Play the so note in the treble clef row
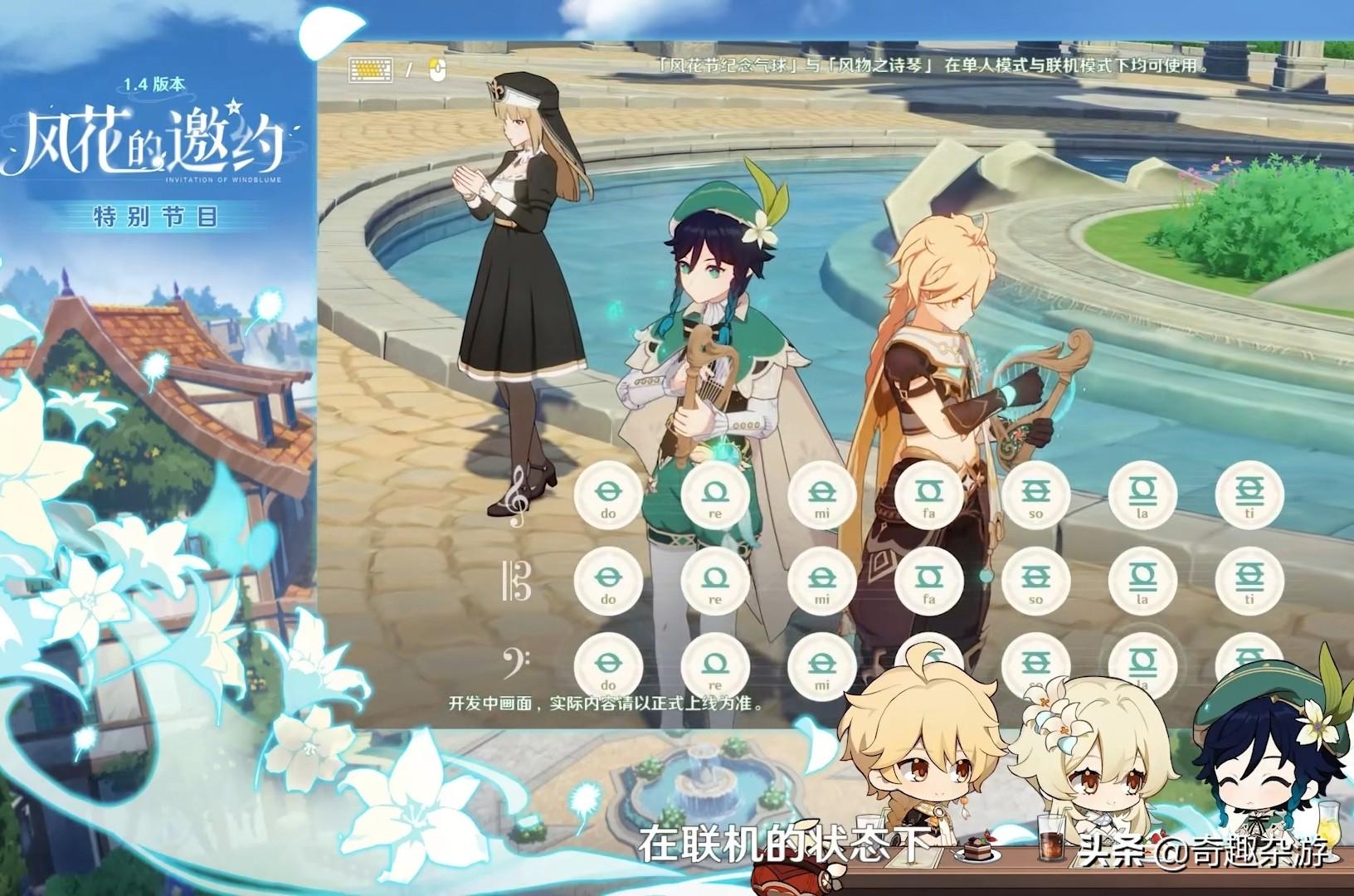Viewport: 1354px width, 896px height. 1035,495
